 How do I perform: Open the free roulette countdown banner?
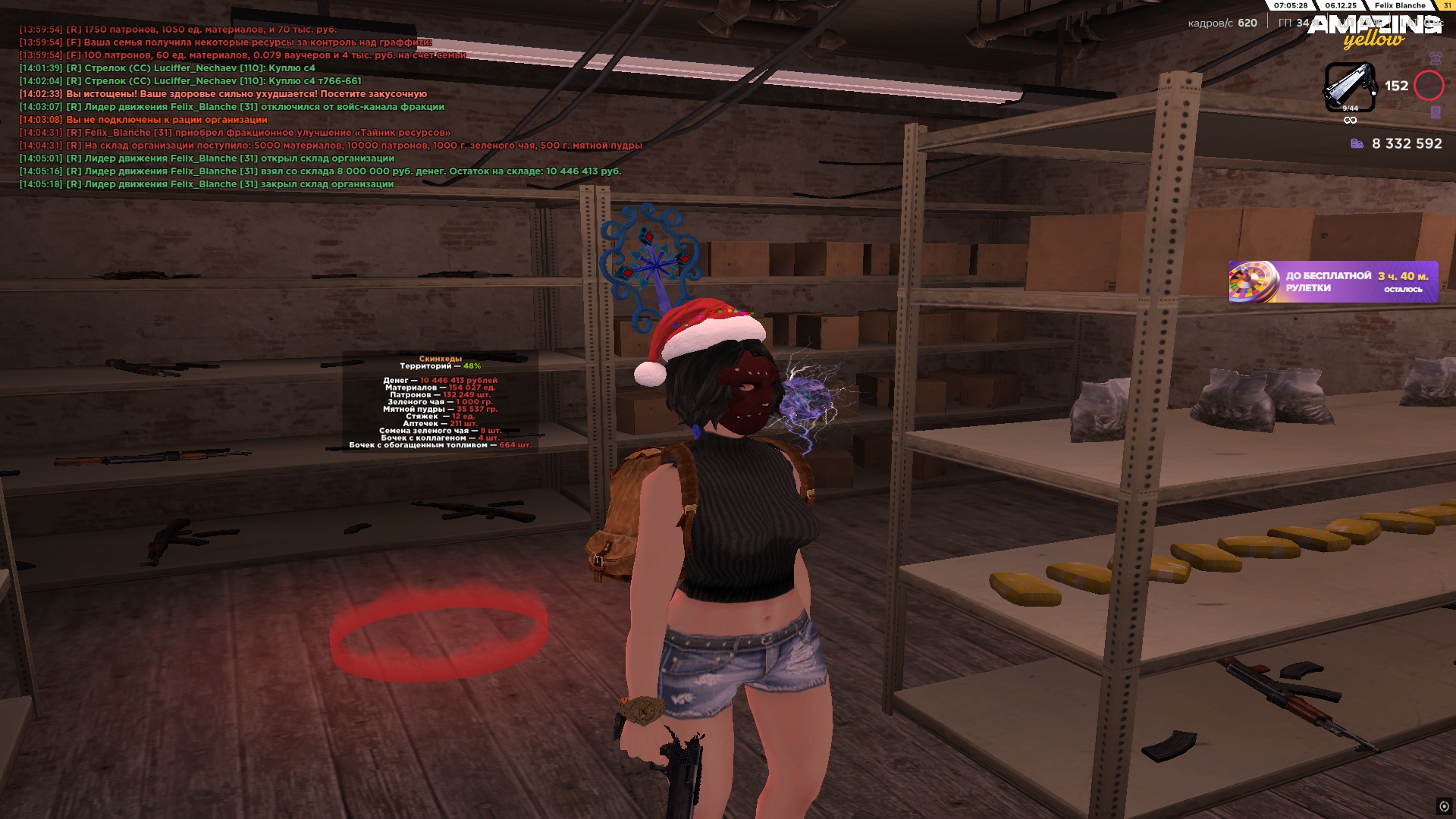[1333, 282]
